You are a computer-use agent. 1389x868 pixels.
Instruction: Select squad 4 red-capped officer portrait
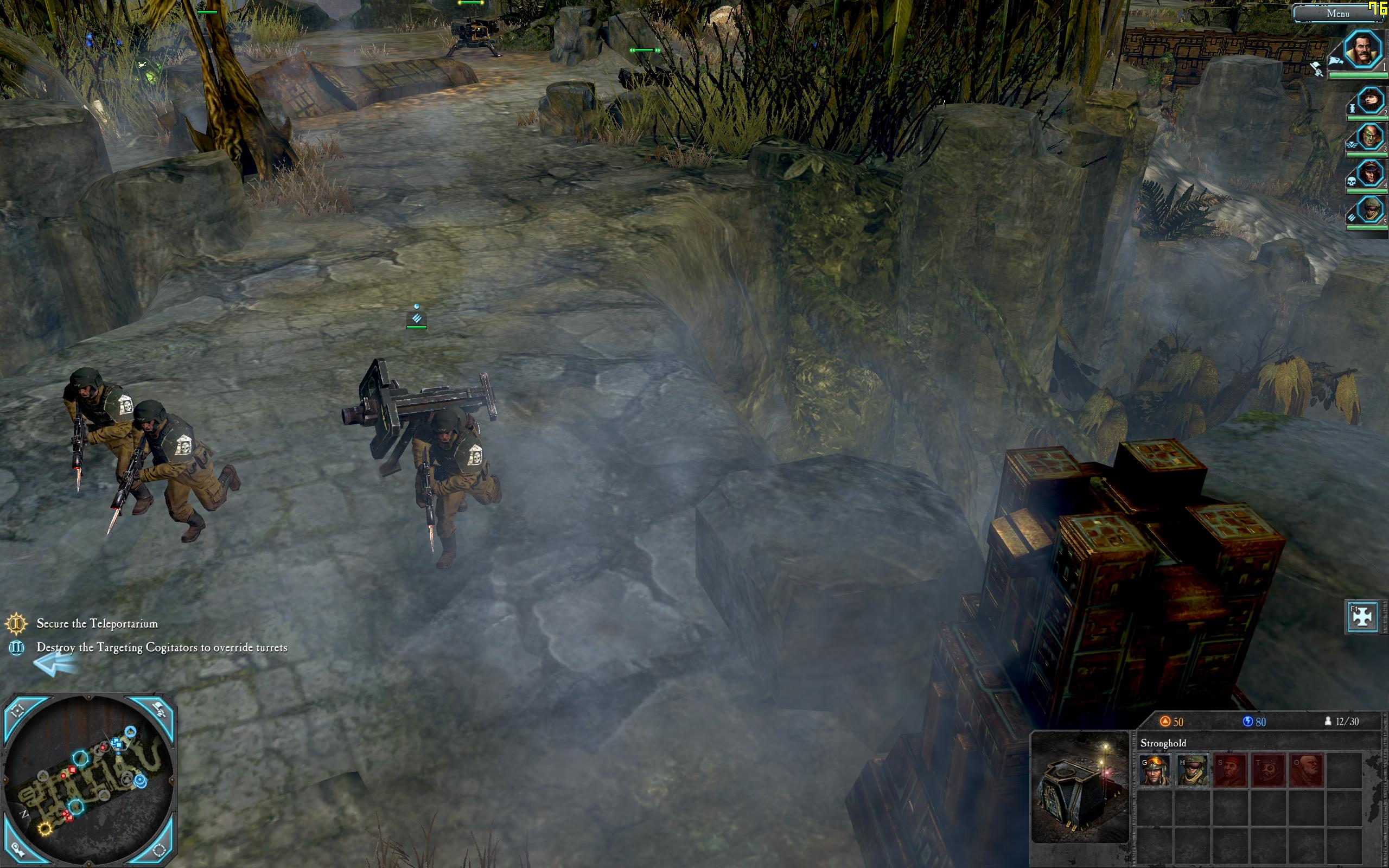(1369, 172)
